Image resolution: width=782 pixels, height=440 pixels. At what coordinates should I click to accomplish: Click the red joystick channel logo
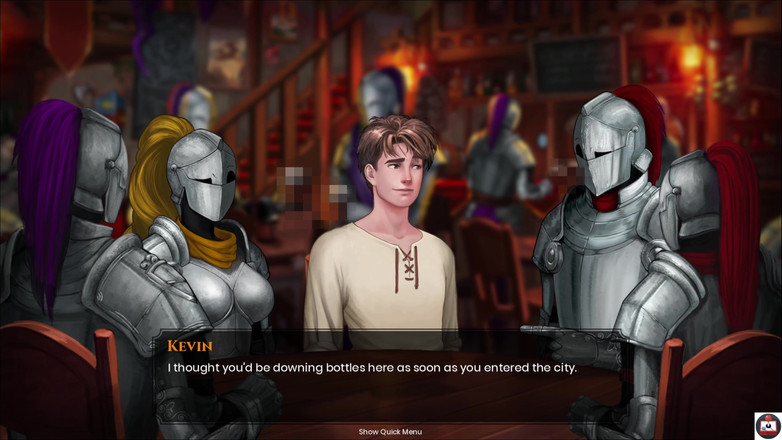click(x=767, y=425)
